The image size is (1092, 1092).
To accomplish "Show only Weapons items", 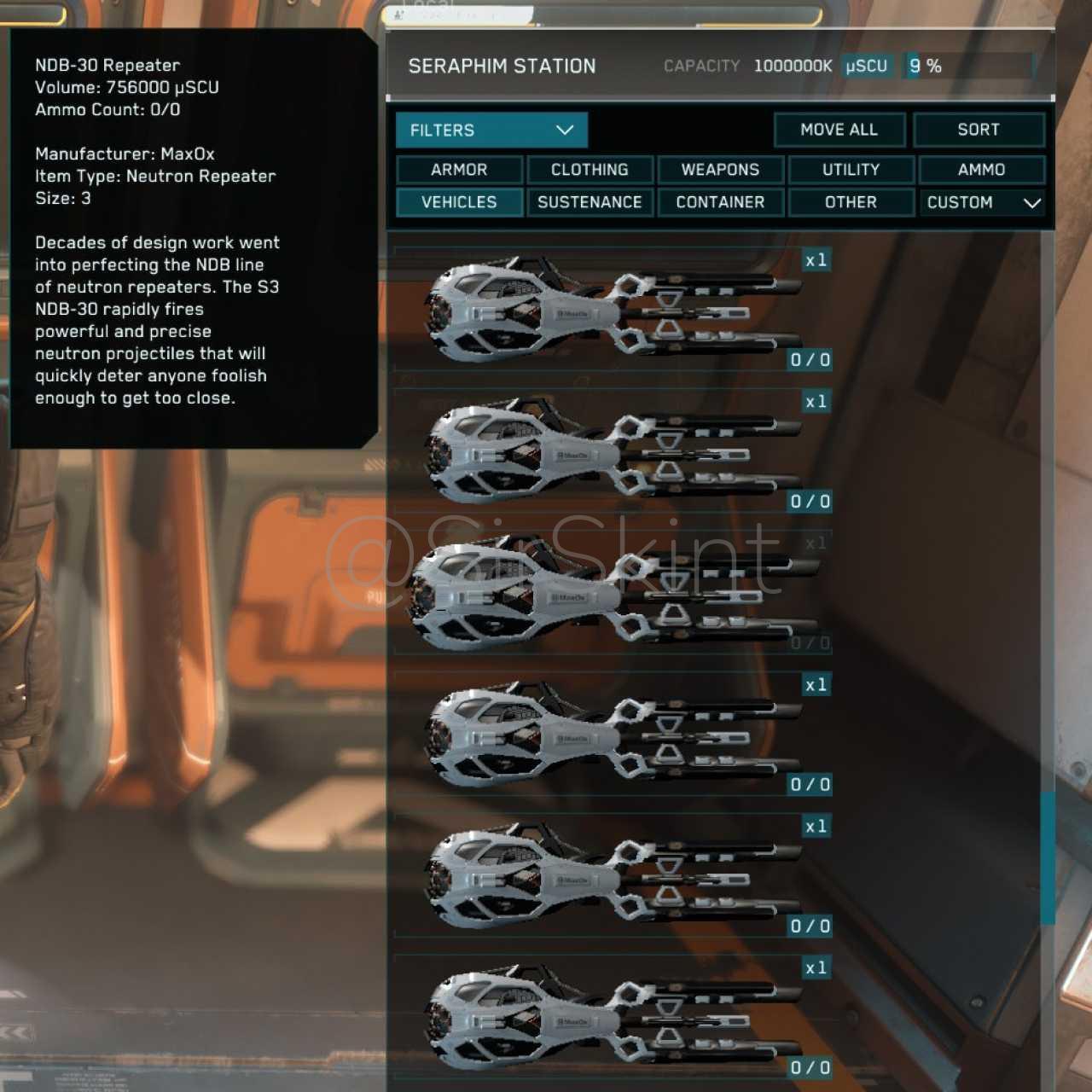I will coord(720,170).
